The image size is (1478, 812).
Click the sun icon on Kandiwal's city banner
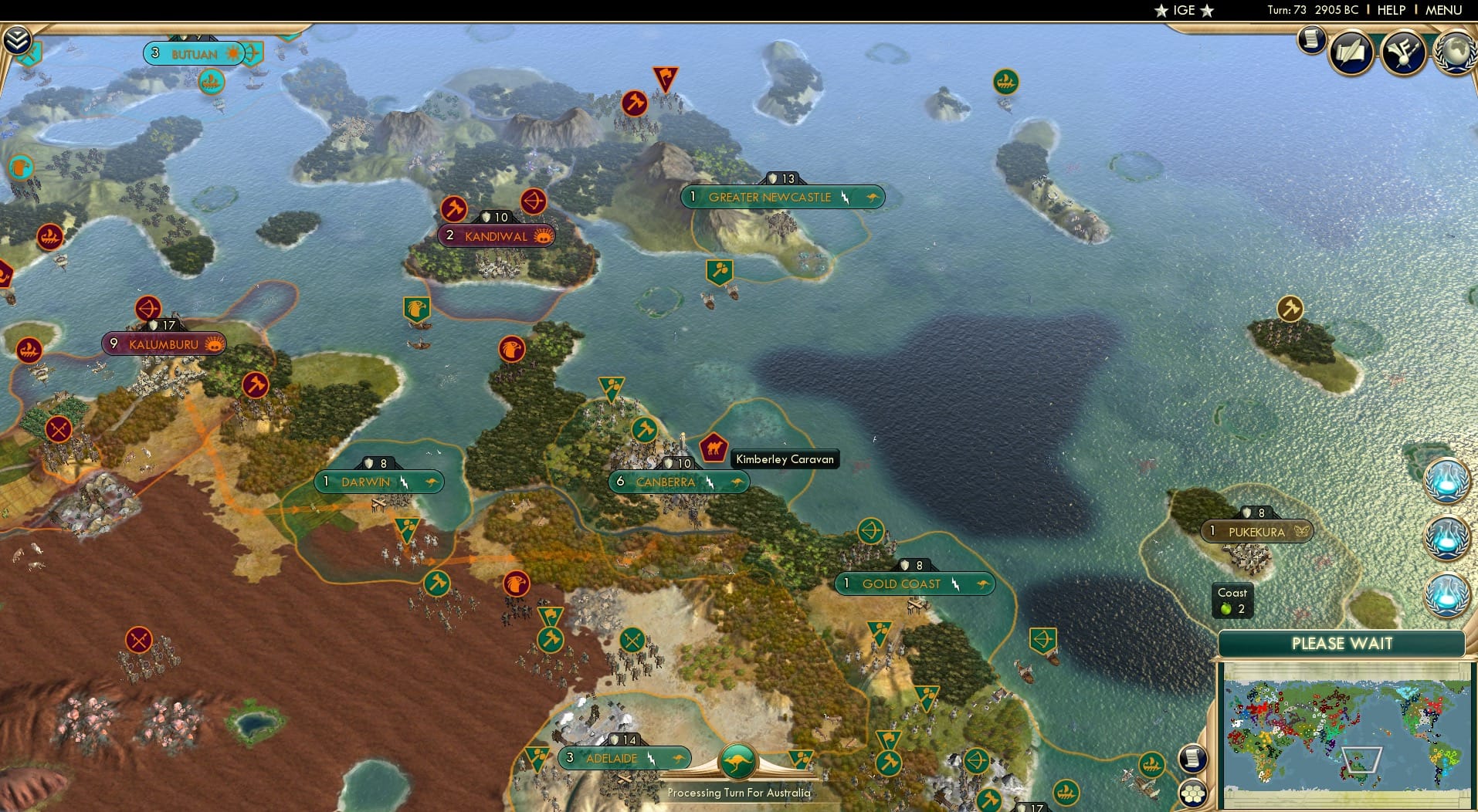(541, 236)
